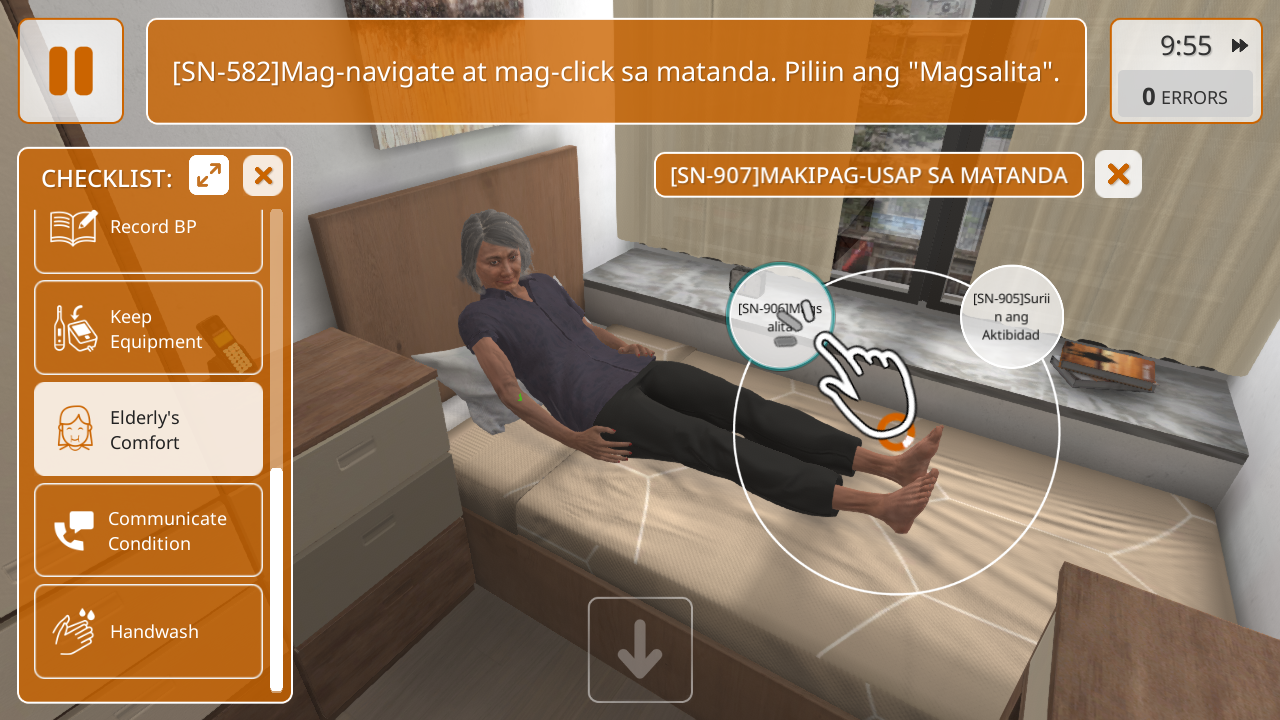The image size is (1280, 720).
Task: Select Communicate Condition checklist step
Action: pos(148,530)
